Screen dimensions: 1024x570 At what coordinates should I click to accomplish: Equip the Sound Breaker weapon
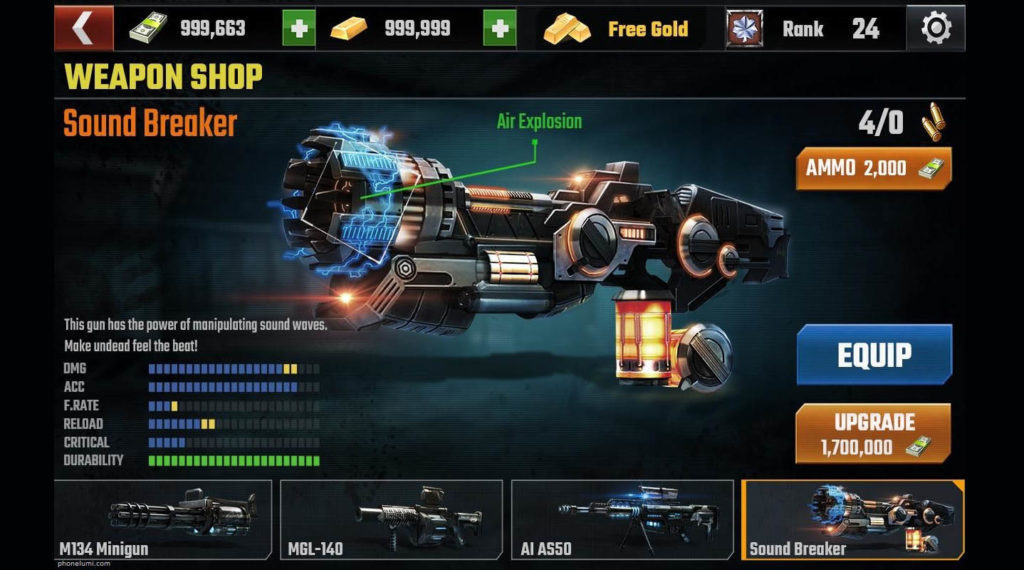(873, 354)
